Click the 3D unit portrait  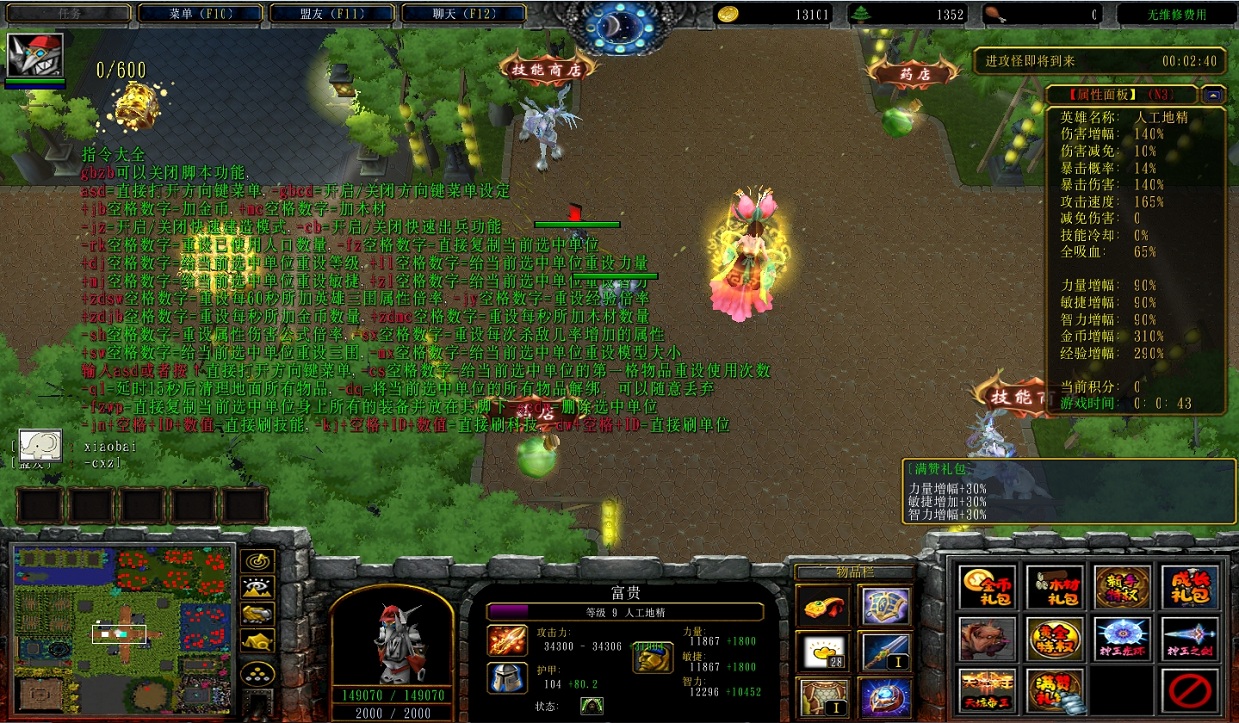click(393, 637)
